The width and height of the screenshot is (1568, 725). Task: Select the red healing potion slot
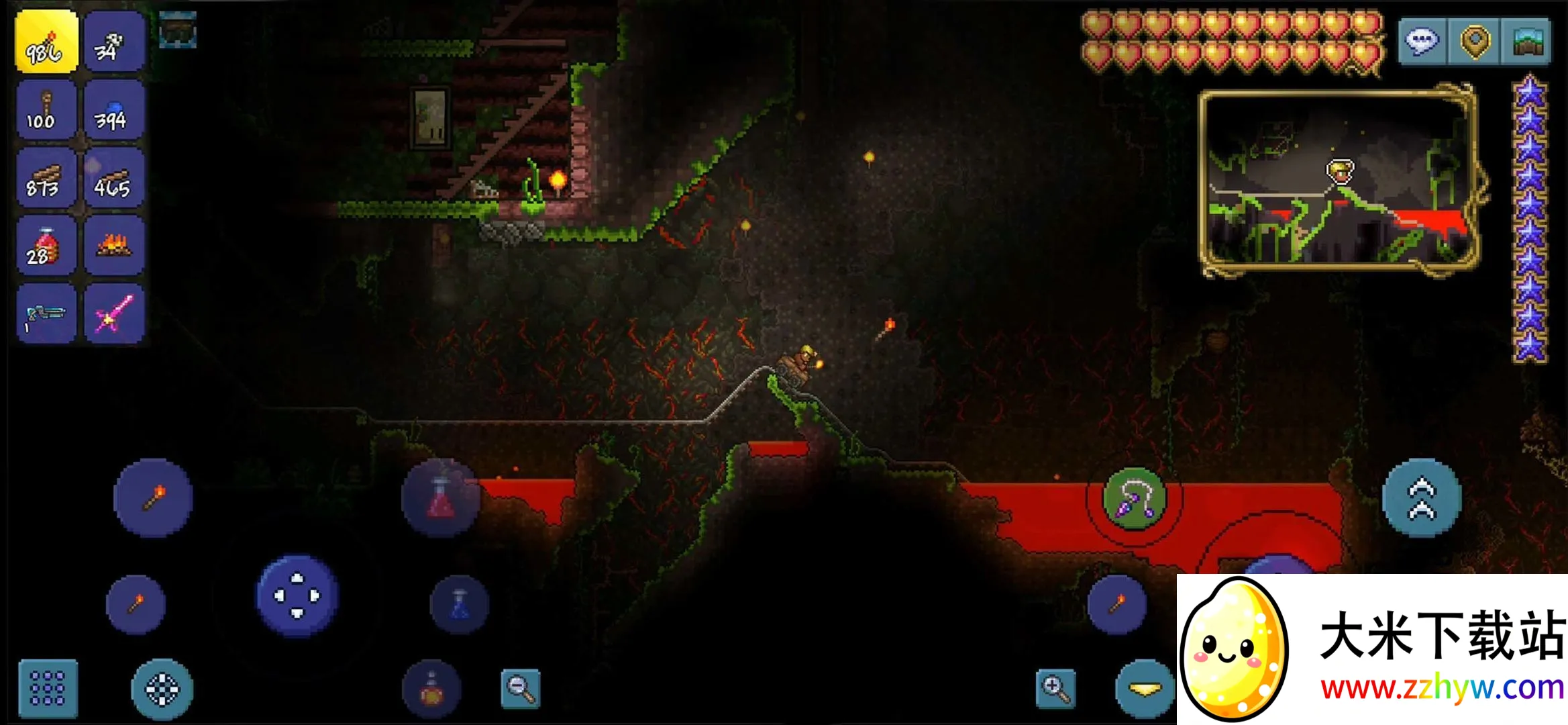46,246
